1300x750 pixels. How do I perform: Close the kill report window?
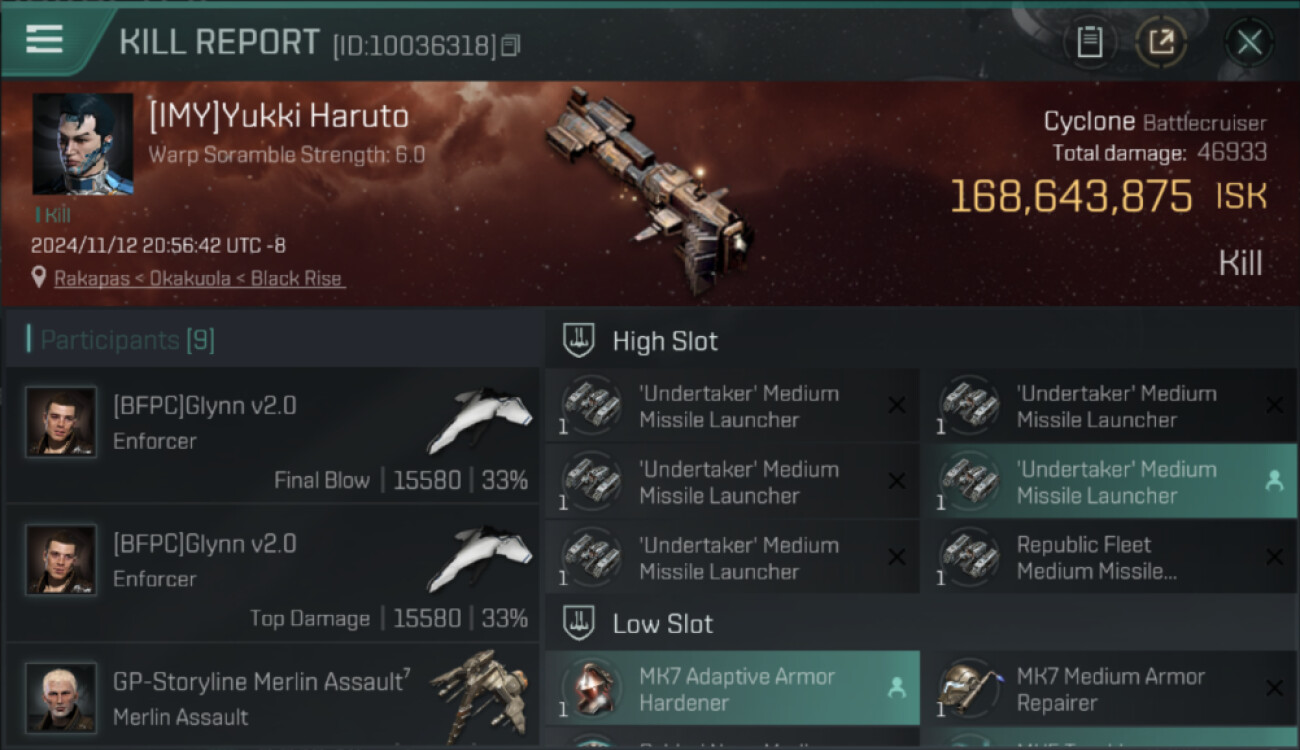point(1249,42)
